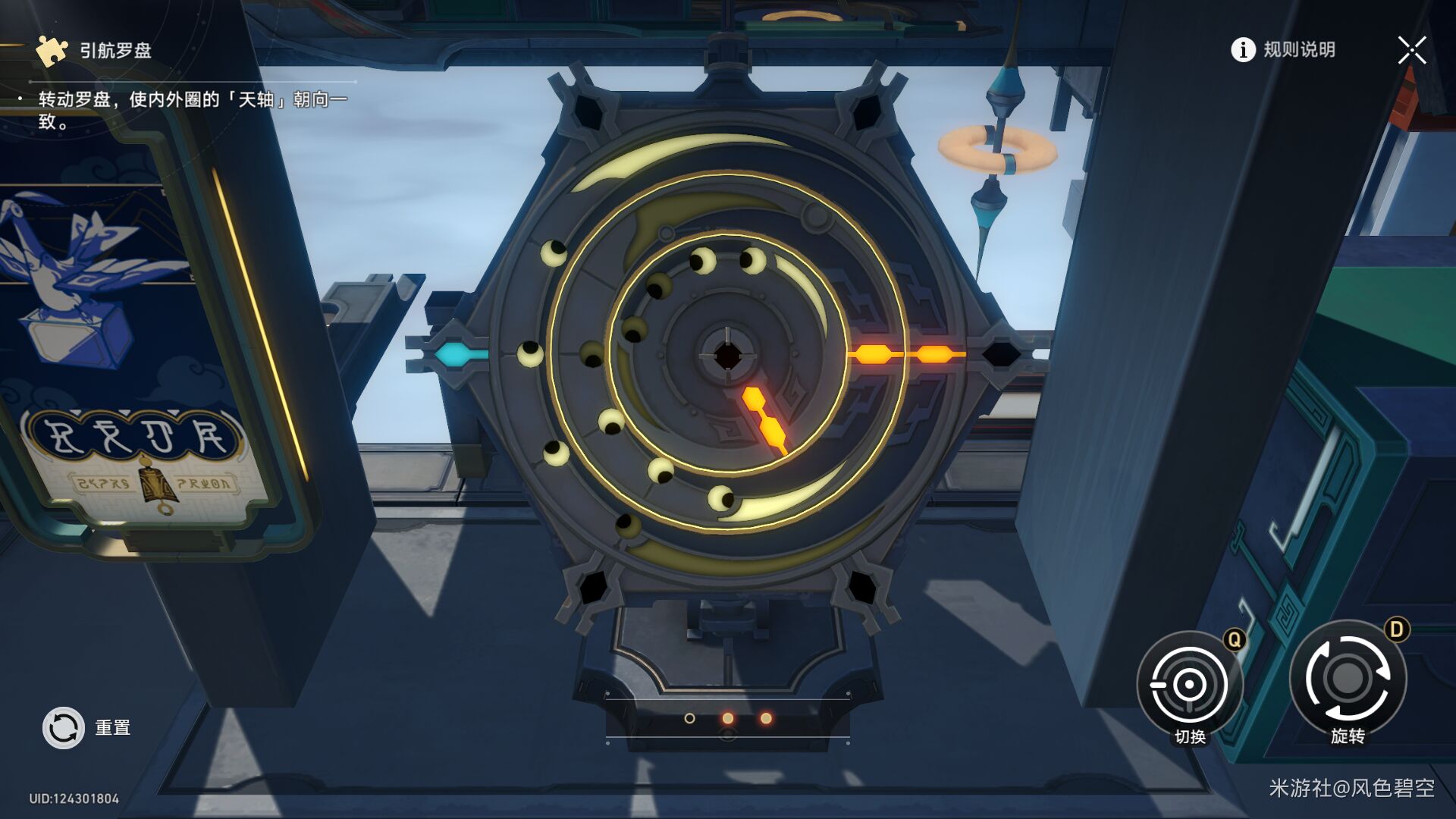Switch rings with the 切换 button

[1189, 684]
